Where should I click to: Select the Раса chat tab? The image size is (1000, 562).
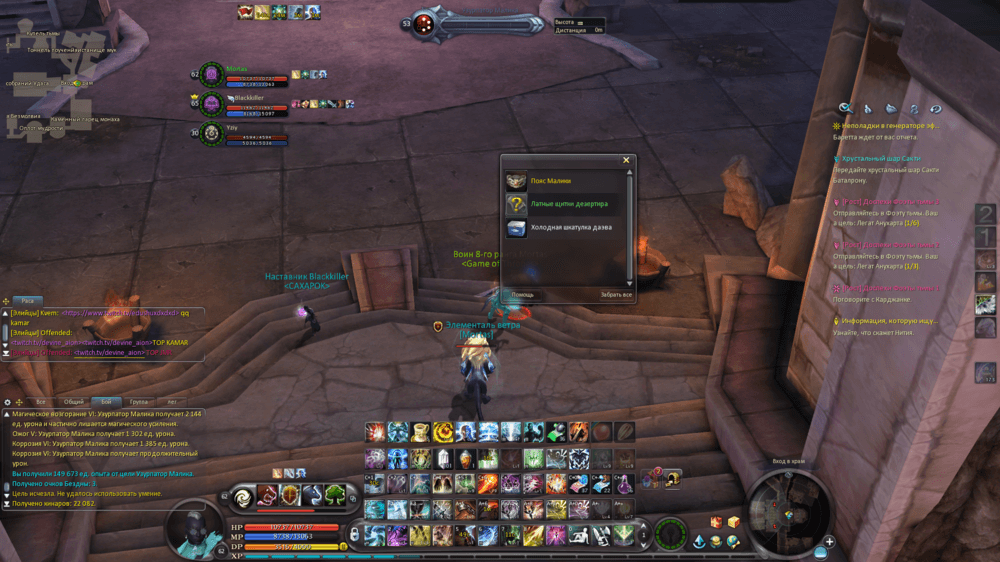[28, 300]
